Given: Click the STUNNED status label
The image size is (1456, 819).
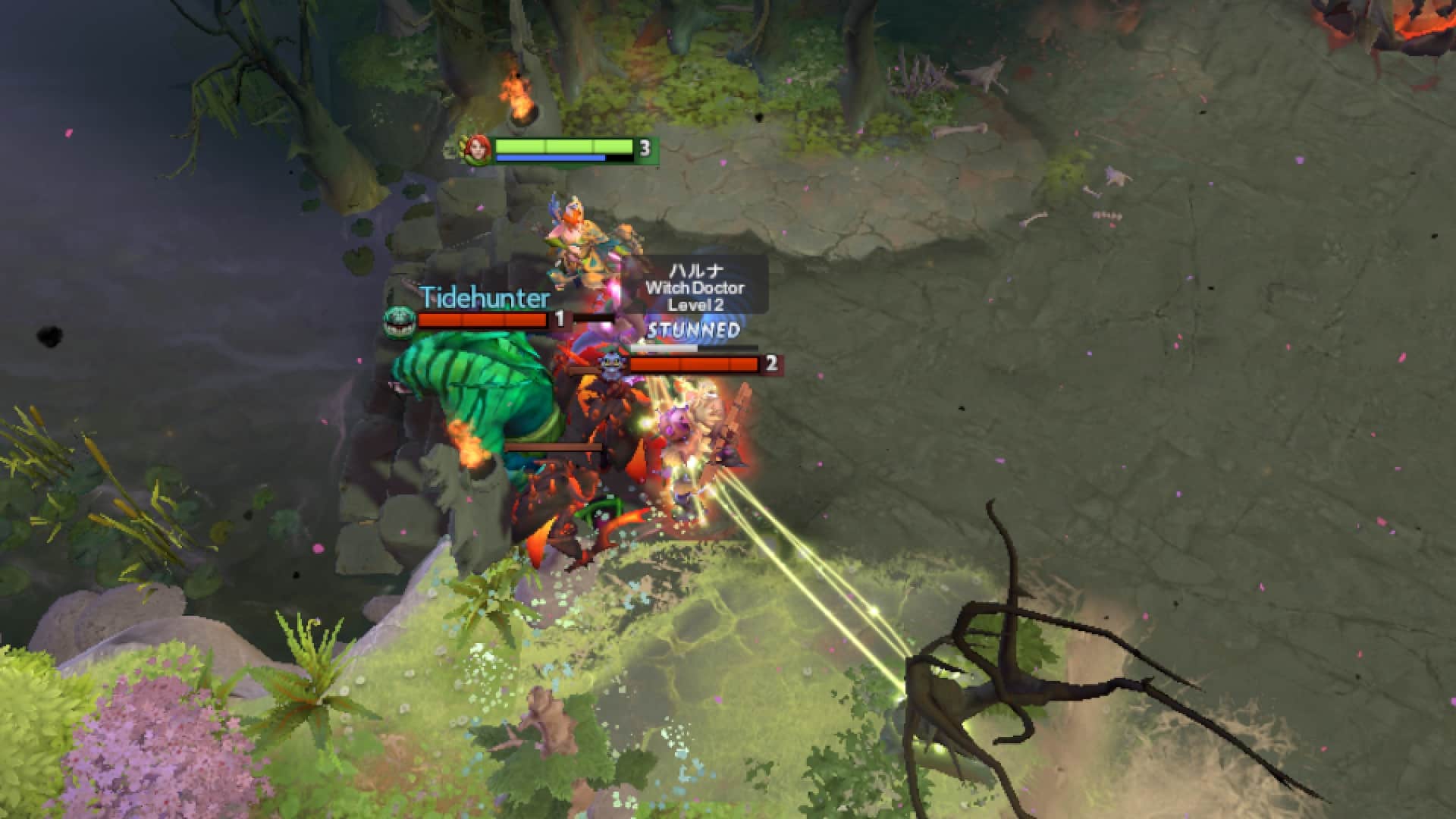Looking at the screenshot, I should (692, 329).
